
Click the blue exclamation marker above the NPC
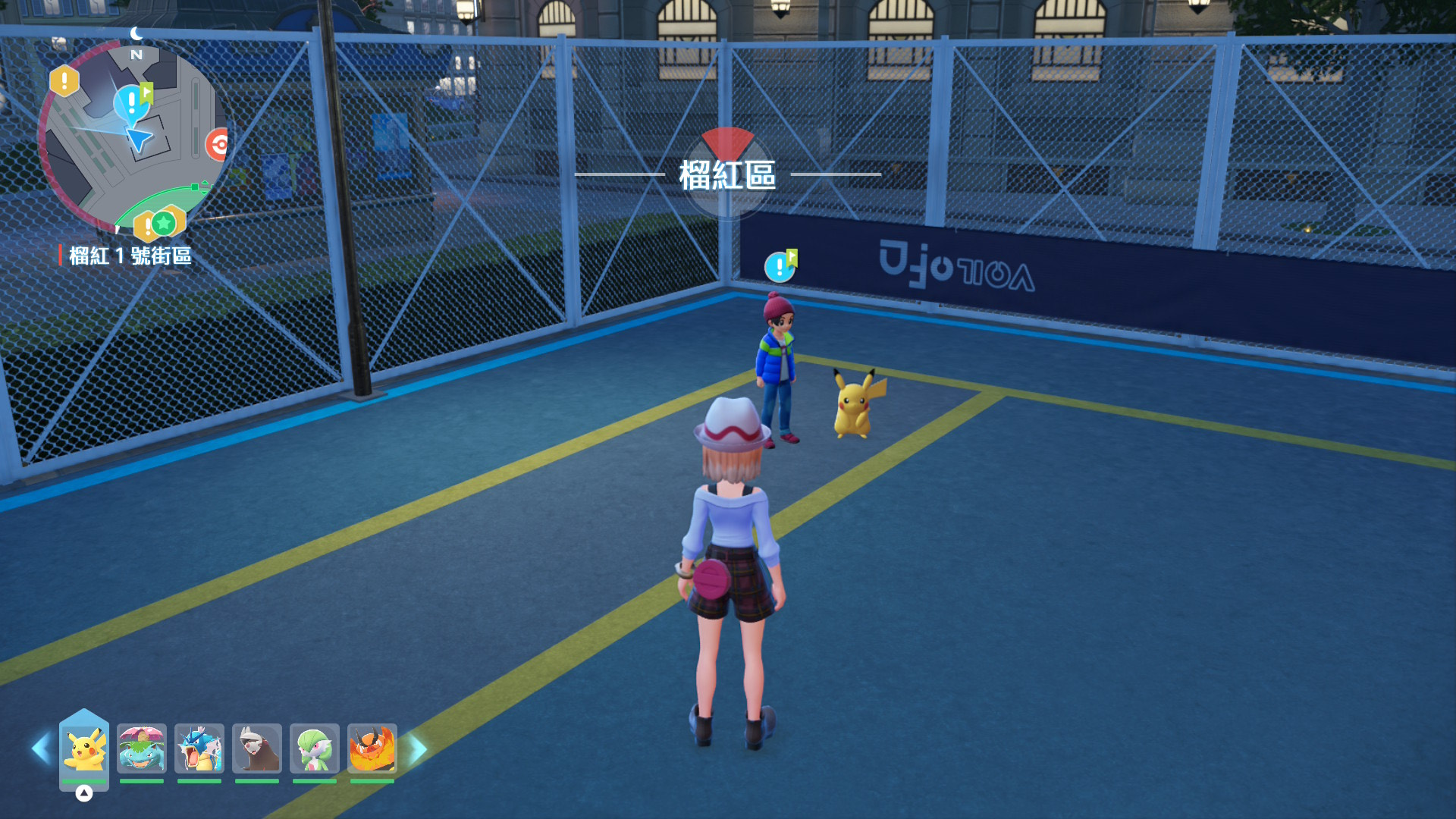click(x=780, y=266)
